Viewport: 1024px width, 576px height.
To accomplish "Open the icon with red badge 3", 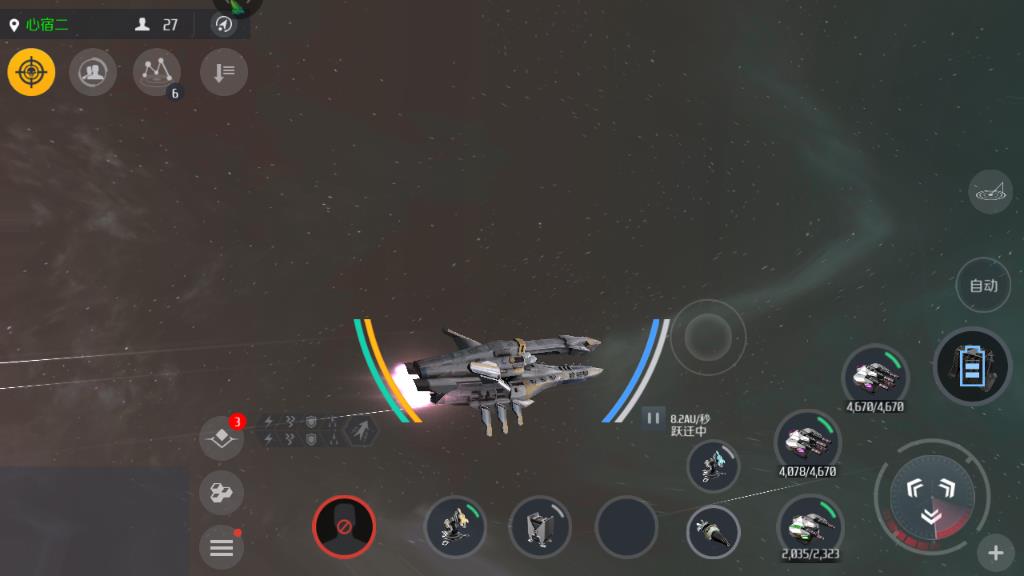I will click(221, 438).
